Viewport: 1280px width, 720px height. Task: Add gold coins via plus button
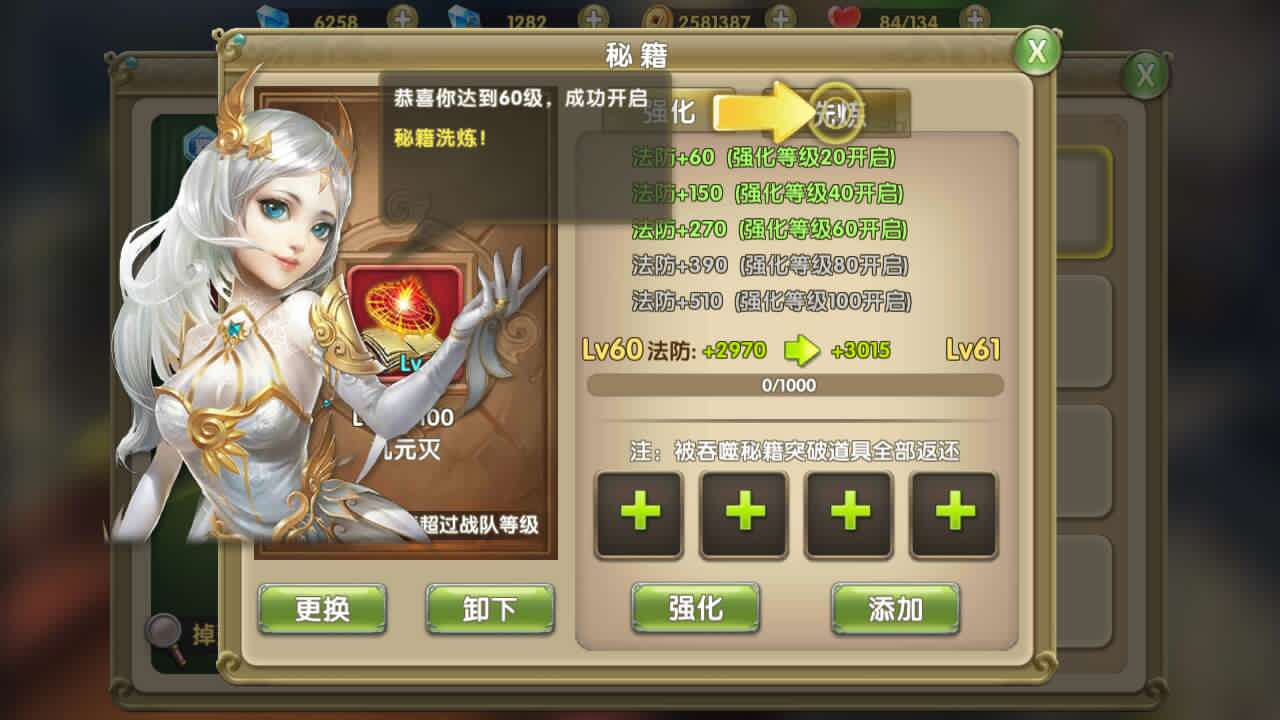pyautogui.click(x=780, y=18)
